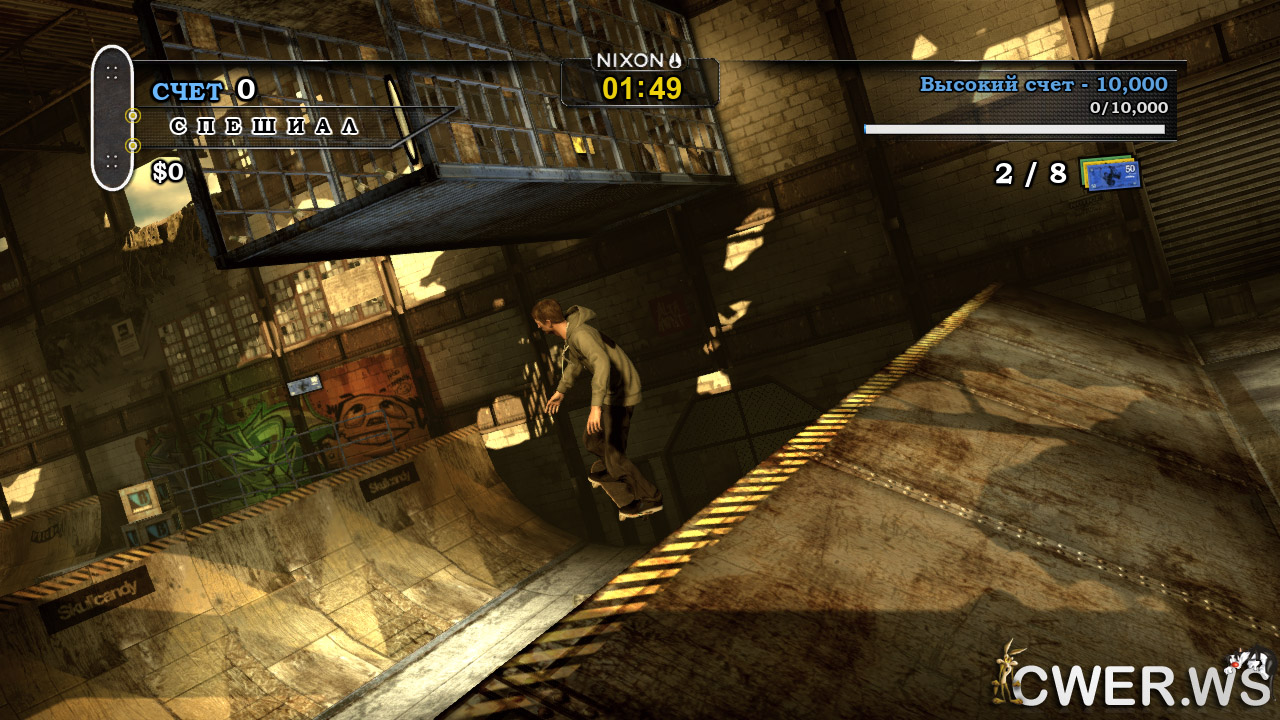The image size is (1280, 720).
Task: Select the blue cash bills icon
Action: coord(1111,173)
